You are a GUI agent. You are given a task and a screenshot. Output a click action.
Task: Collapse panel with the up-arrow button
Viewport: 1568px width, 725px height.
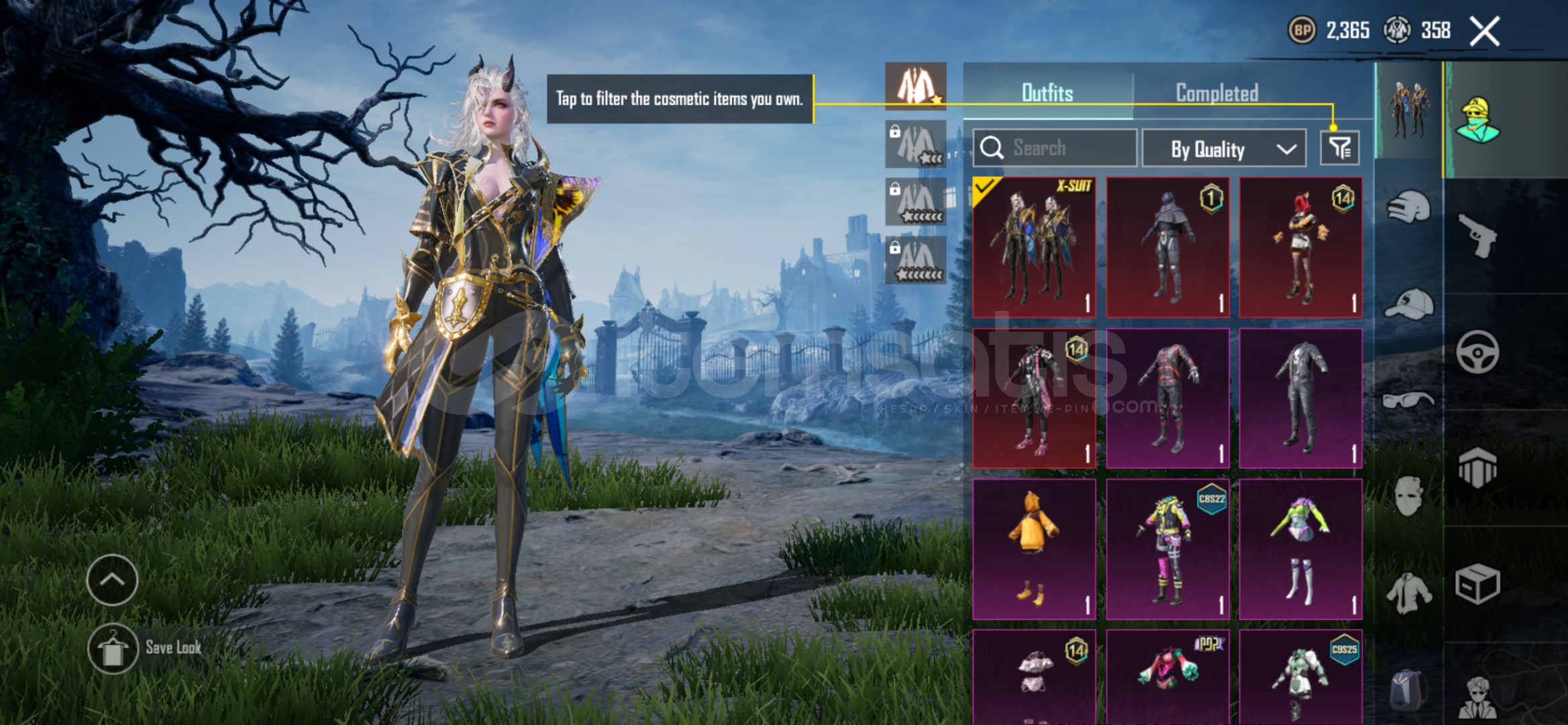[112, 579]
